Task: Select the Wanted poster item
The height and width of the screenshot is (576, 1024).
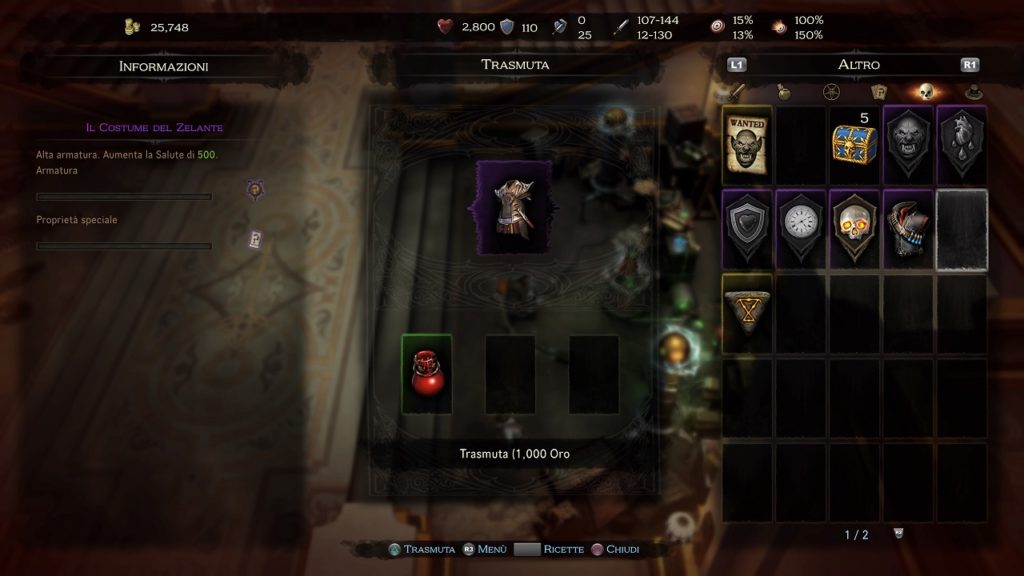Action: click(746, 143)
